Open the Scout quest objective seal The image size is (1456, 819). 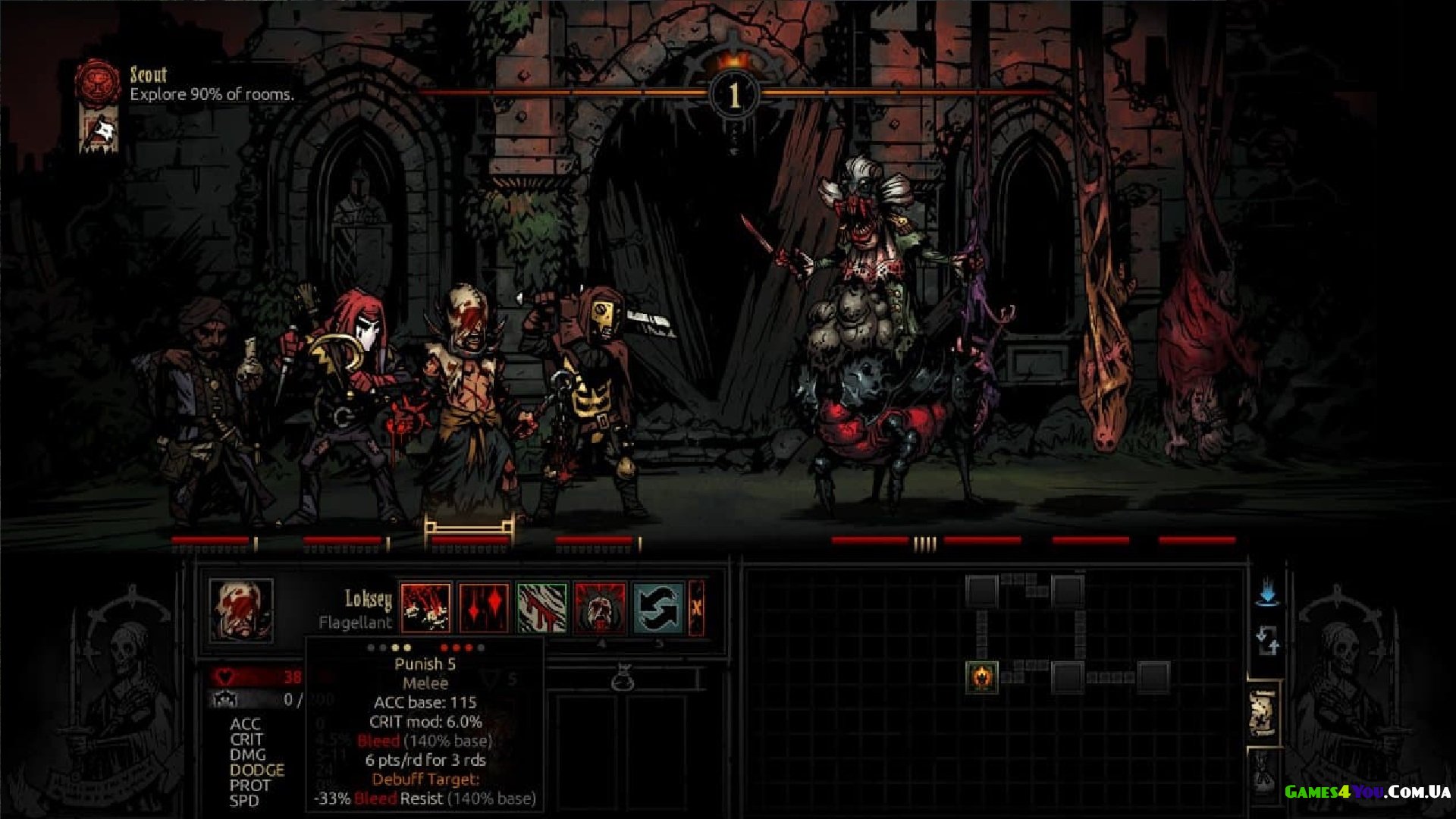coord(98,81)
